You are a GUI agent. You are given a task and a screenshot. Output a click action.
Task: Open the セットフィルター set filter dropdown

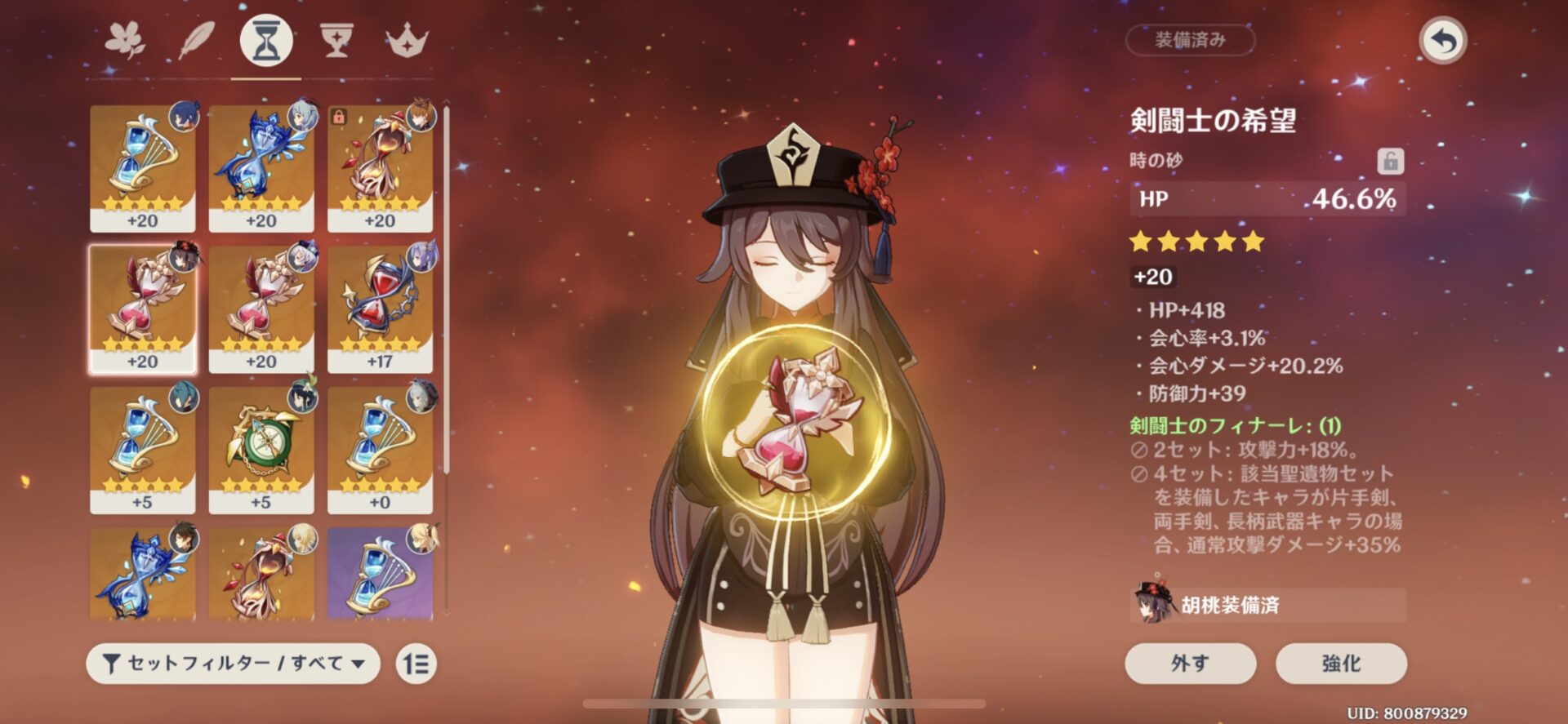(x=234, y=664)
